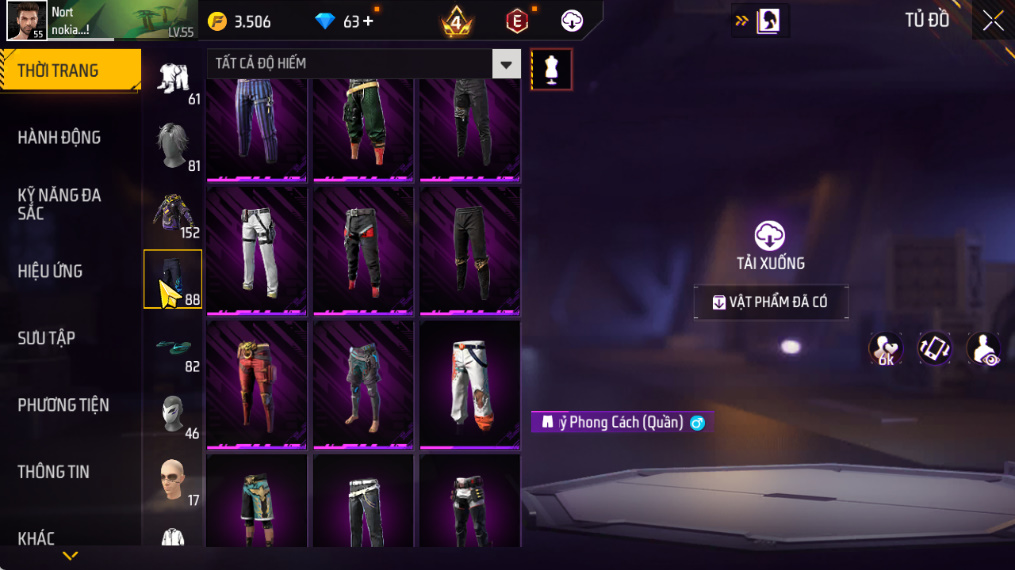Open the Hành Động category
This screenshot has height=570, width=1015.
60,138
